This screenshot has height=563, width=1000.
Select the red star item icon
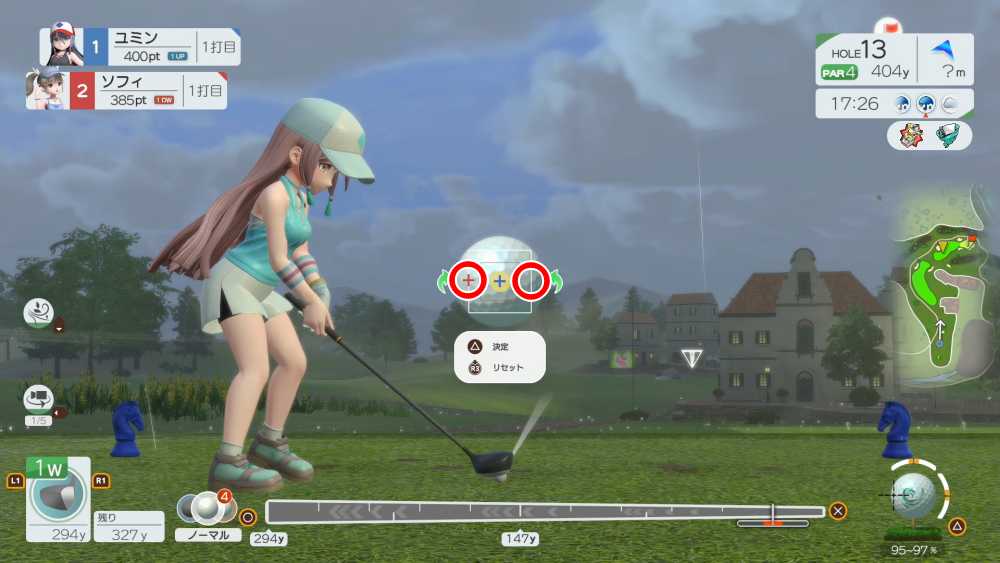[x=909, y=135]
